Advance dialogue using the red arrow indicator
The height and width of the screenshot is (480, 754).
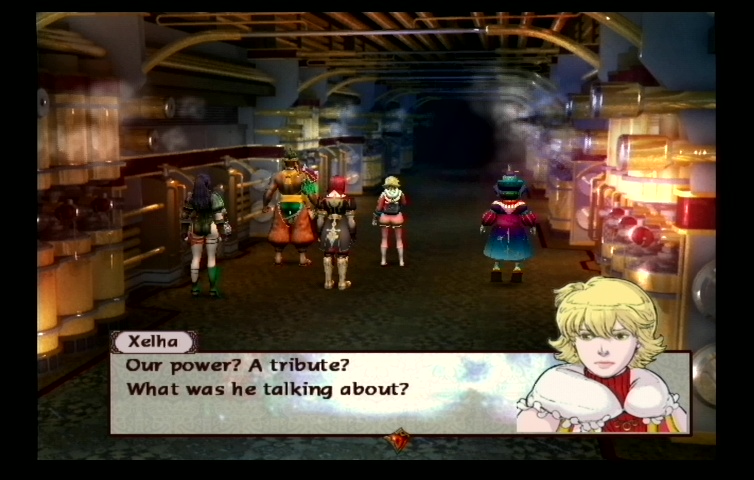pos(399,439)
